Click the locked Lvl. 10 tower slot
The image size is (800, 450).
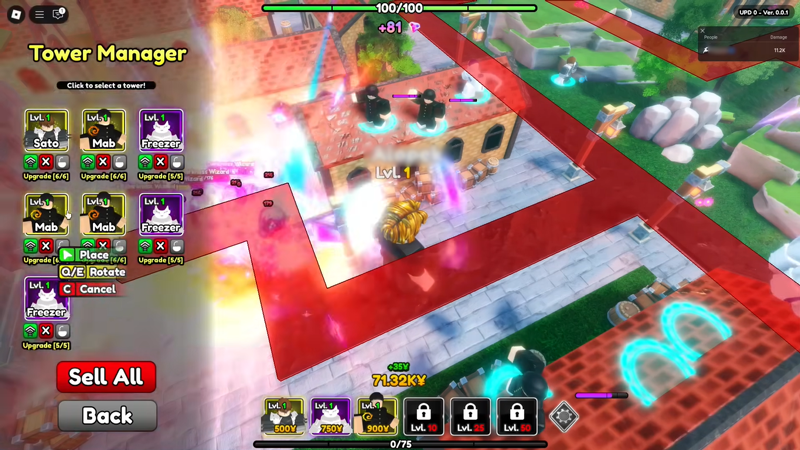click(423, 416)
